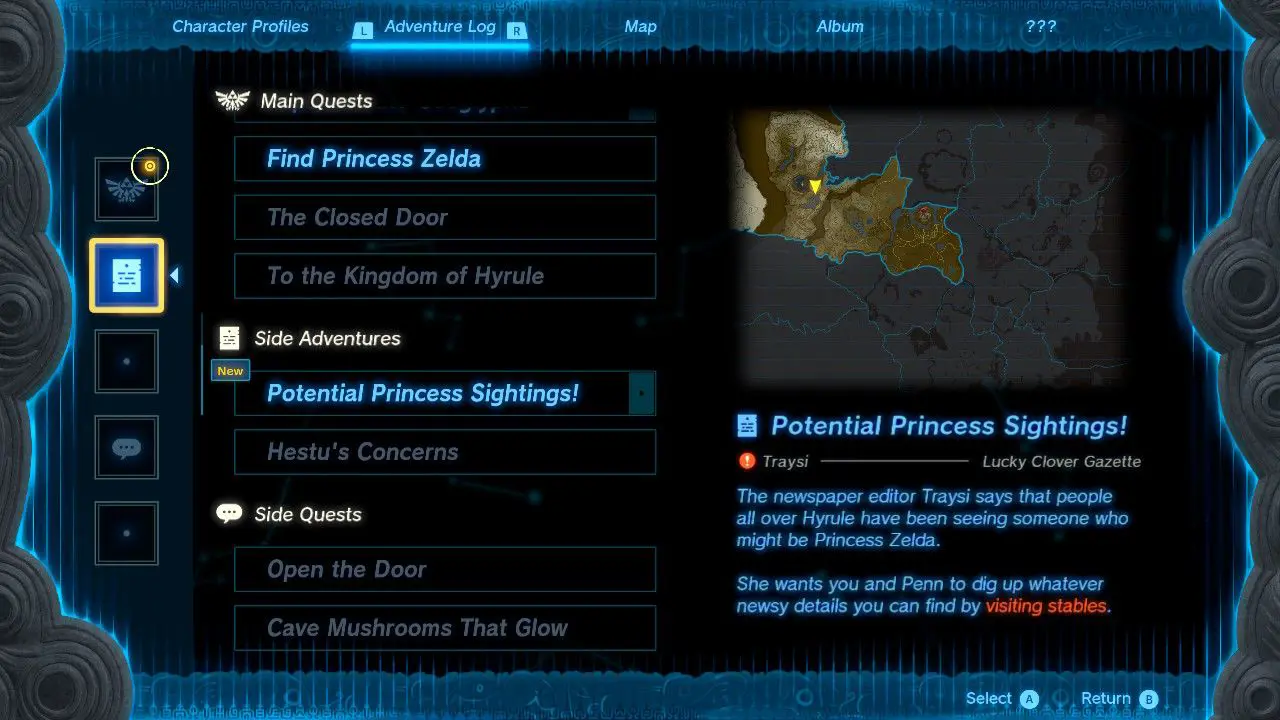
Task: Select the fourth dotted sidebar category icon
Action: [126, 361]
